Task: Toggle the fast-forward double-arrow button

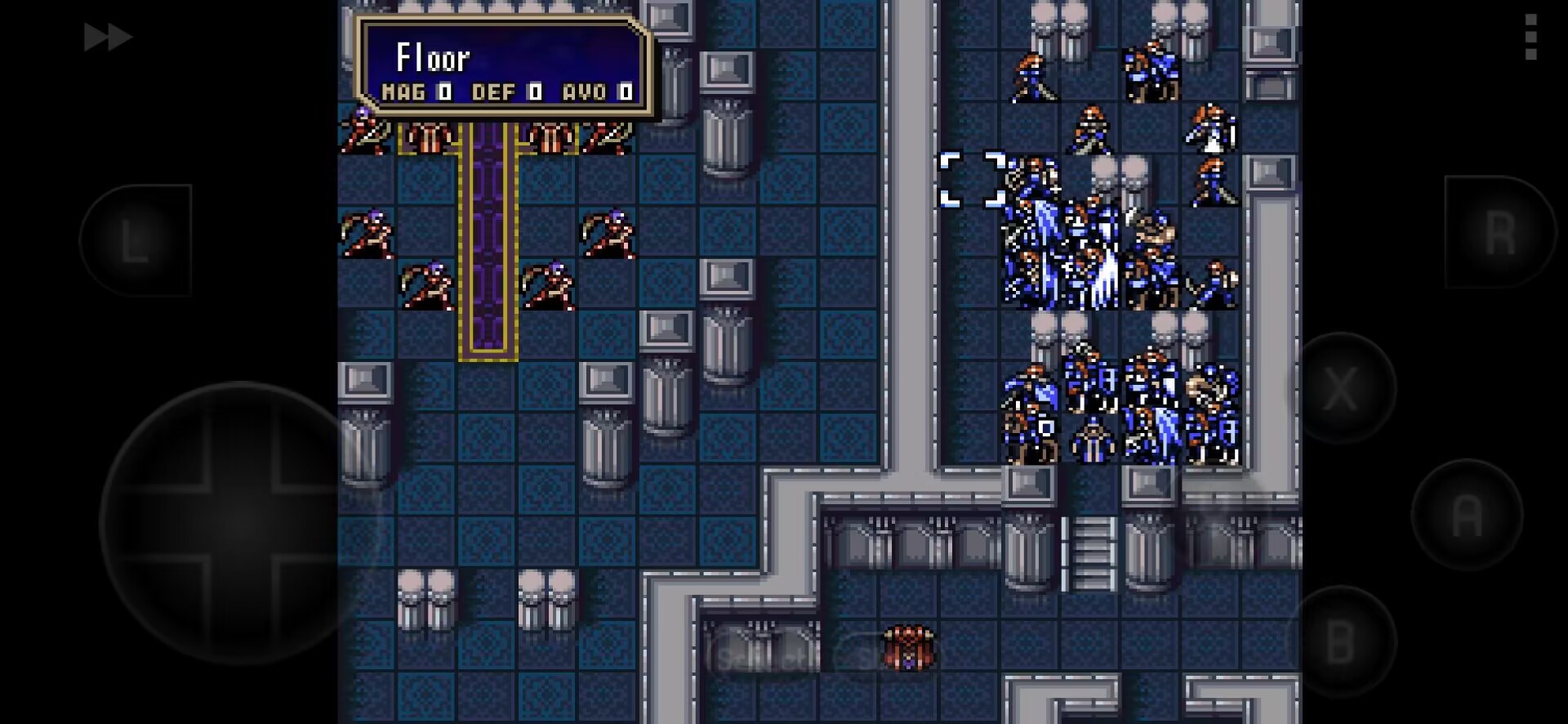Action: point(107,38)
